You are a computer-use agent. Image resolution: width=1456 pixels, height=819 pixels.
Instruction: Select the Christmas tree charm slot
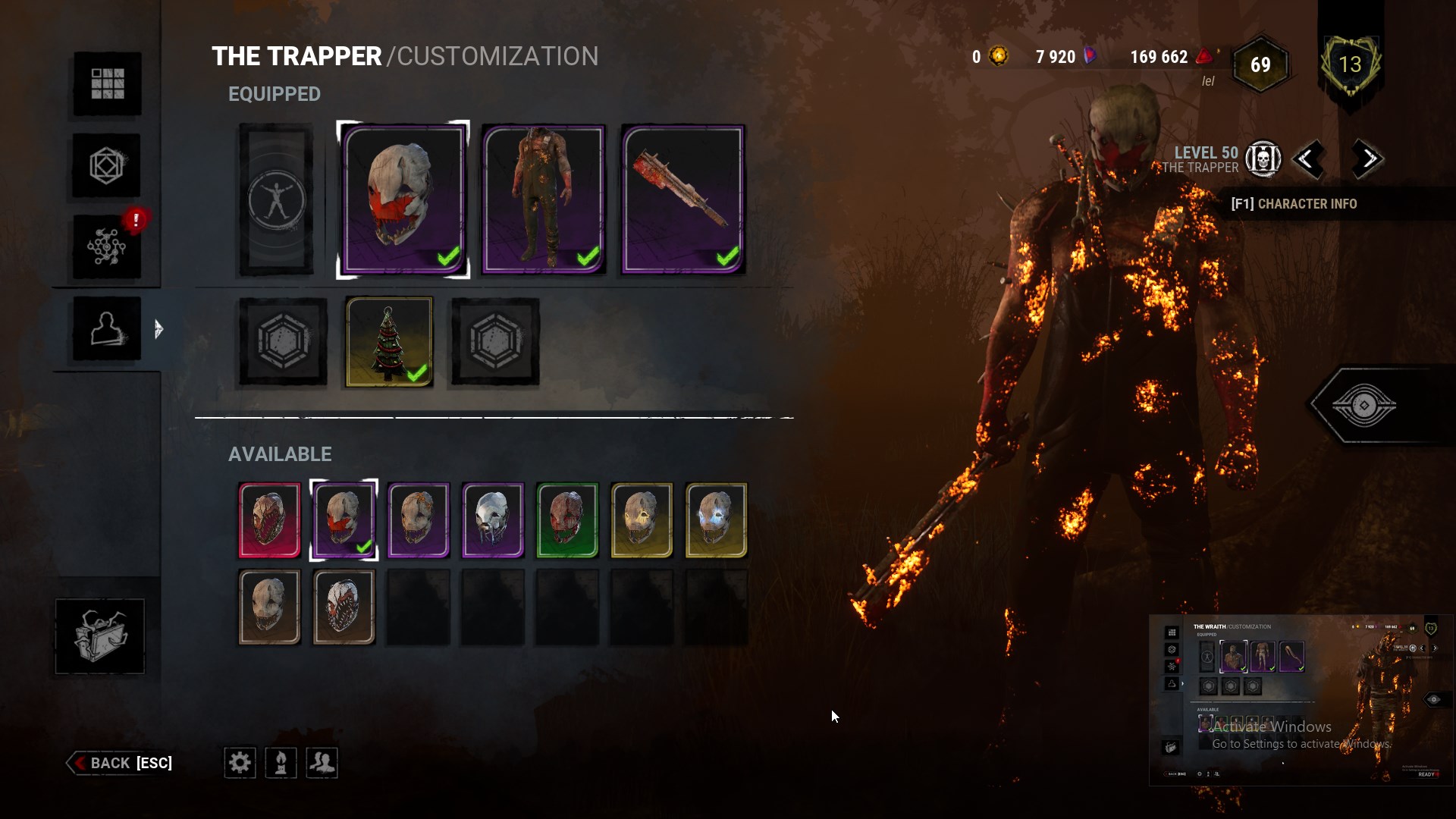click(389, 341)
